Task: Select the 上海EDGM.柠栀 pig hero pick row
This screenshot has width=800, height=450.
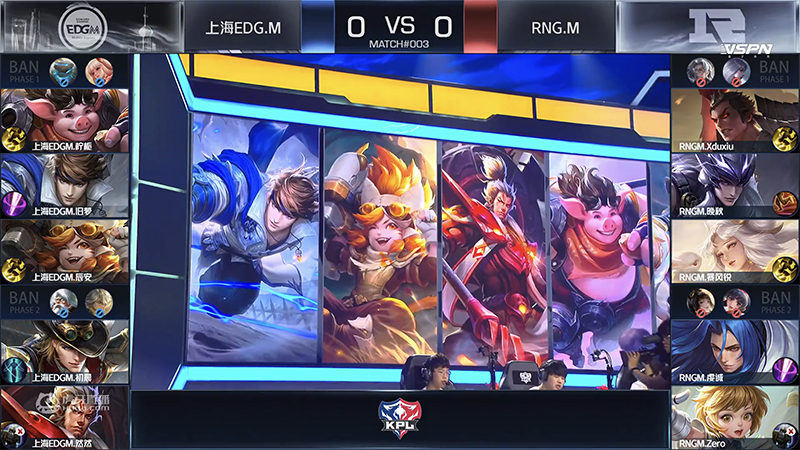Action: (65, 120)
